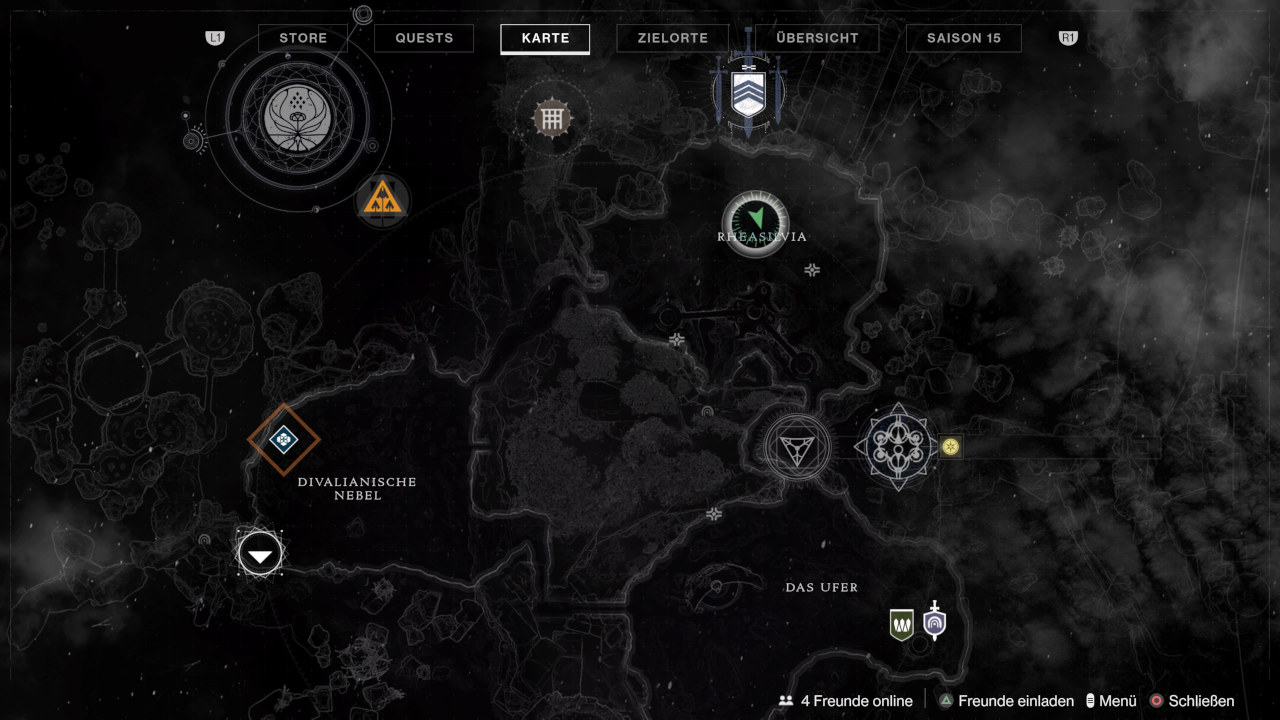This screenshot has width=1280, height=720.
Task: Click the small yellow marker icon
Action: pyautogui.click(x=950, y=446)
